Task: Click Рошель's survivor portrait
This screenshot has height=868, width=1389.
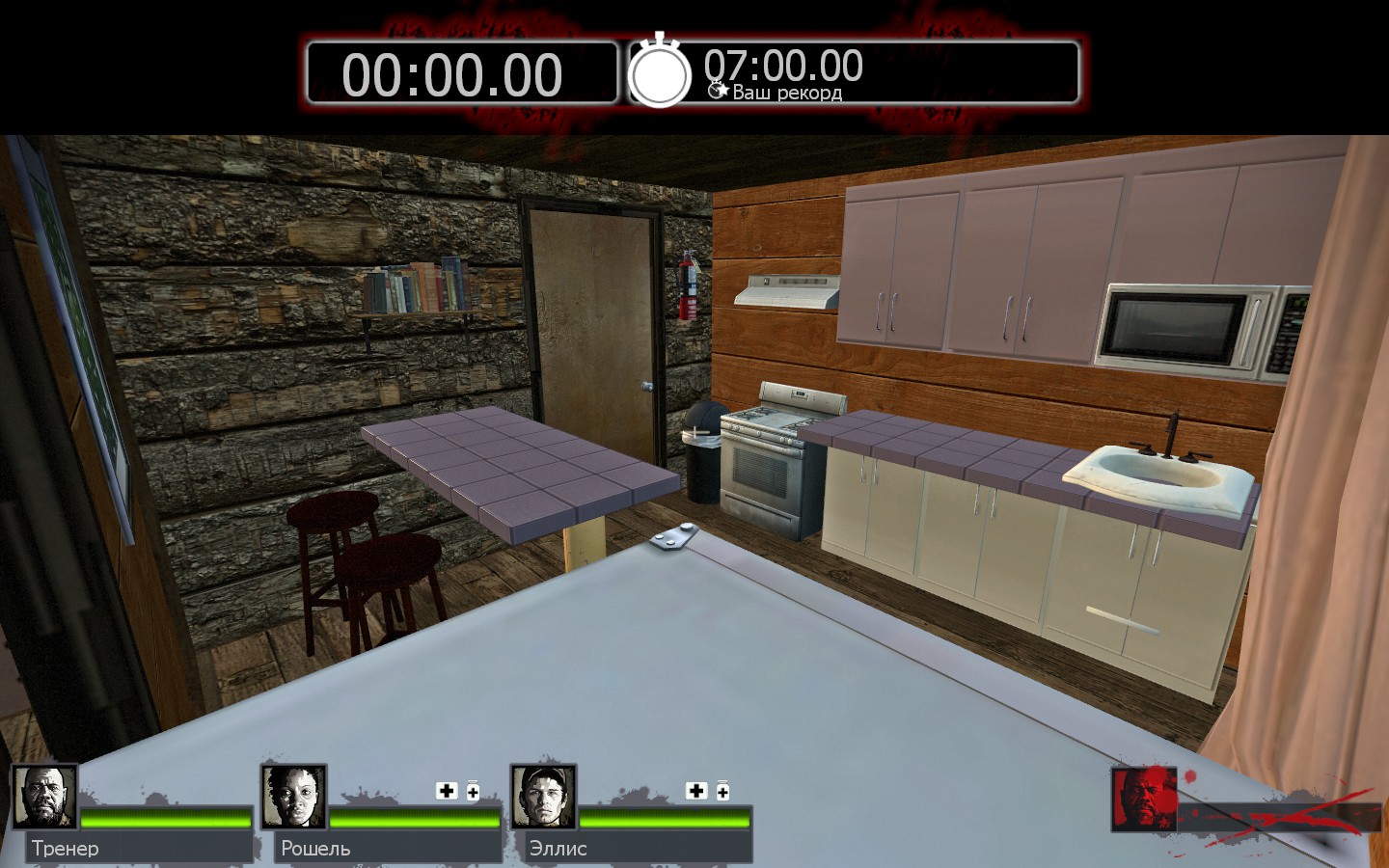Action: (x=294, y=798)
